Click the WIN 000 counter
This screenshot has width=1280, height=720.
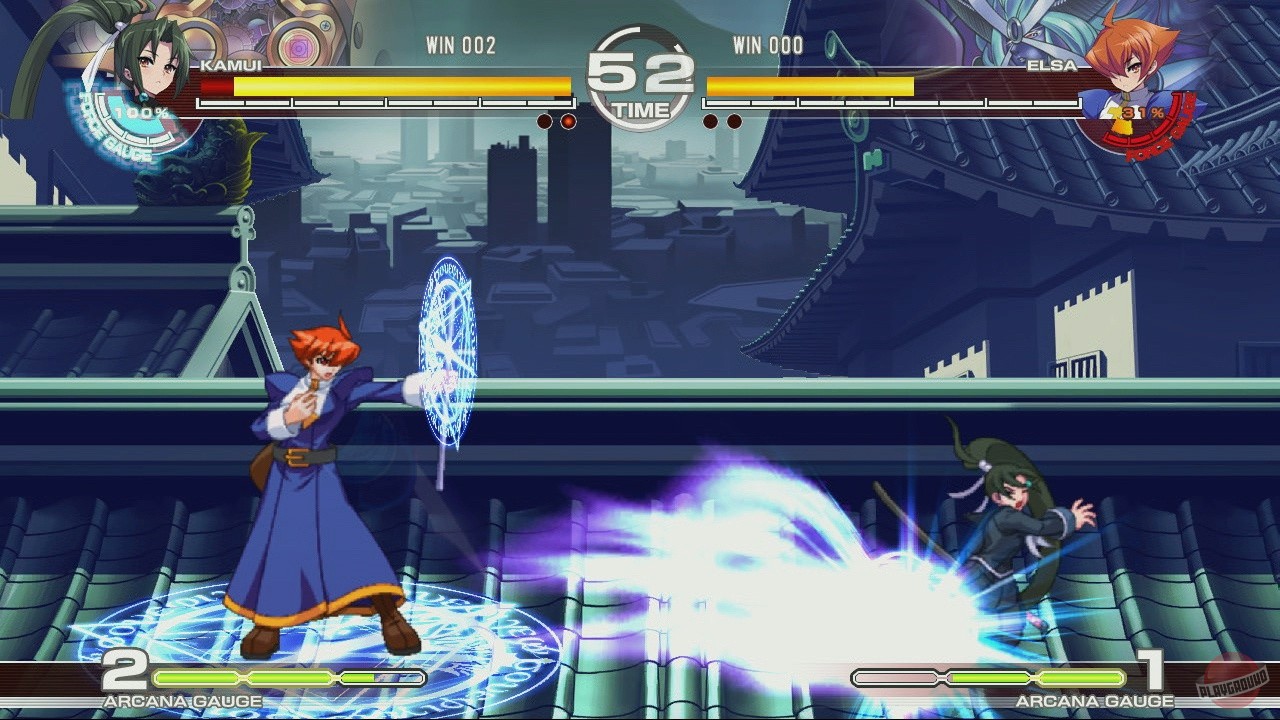[x=768, y=45]
